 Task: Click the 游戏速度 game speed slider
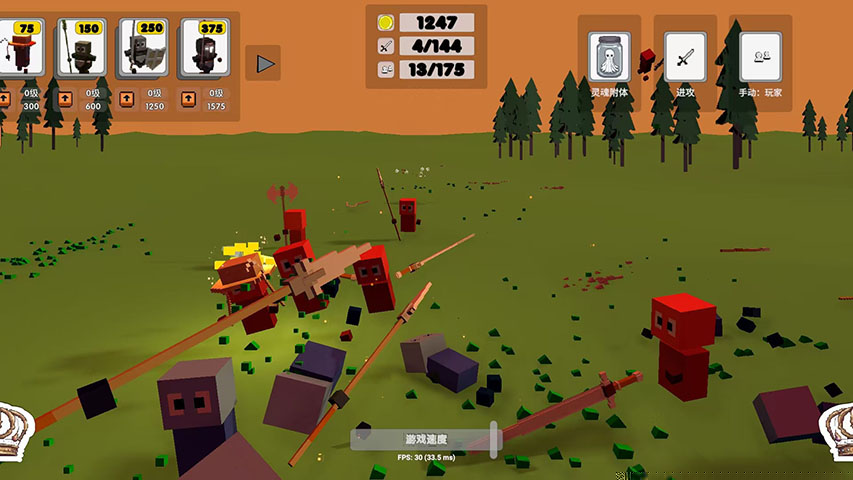click(425, 439)
